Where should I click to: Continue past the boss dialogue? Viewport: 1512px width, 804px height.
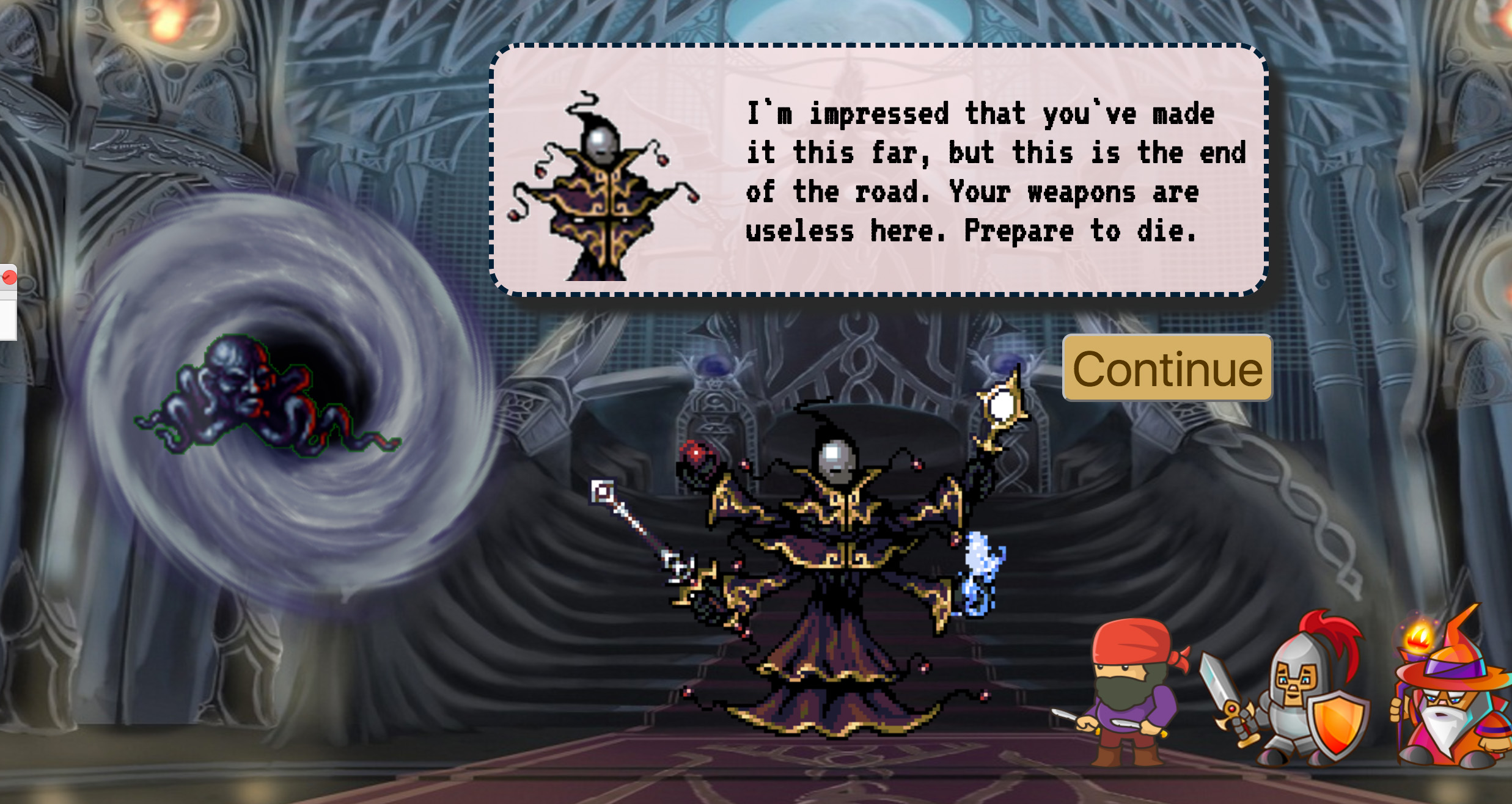pos(1167,368)
